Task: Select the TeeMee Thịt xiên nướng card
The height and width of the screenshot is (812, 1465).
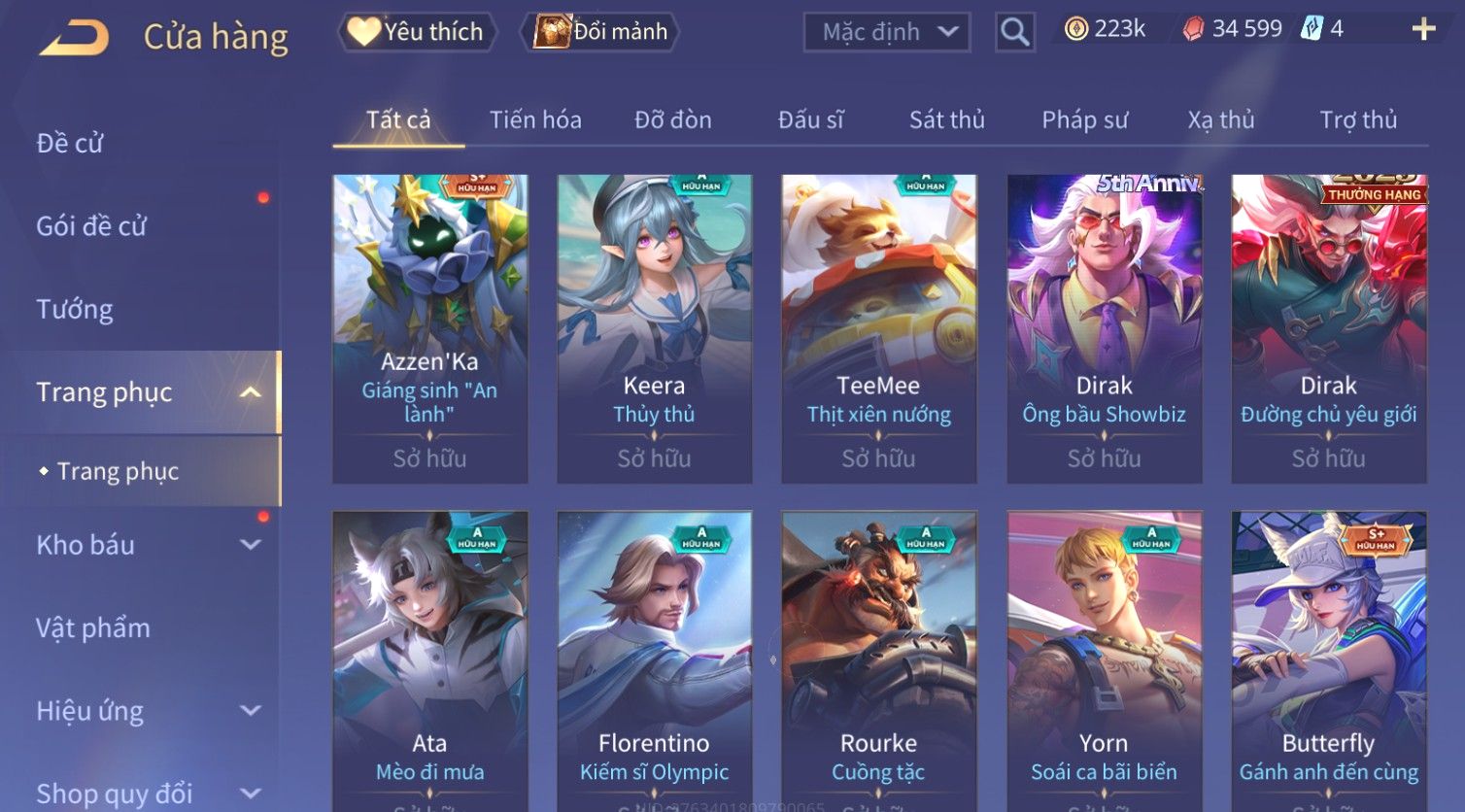Action: tap(878, 328)
